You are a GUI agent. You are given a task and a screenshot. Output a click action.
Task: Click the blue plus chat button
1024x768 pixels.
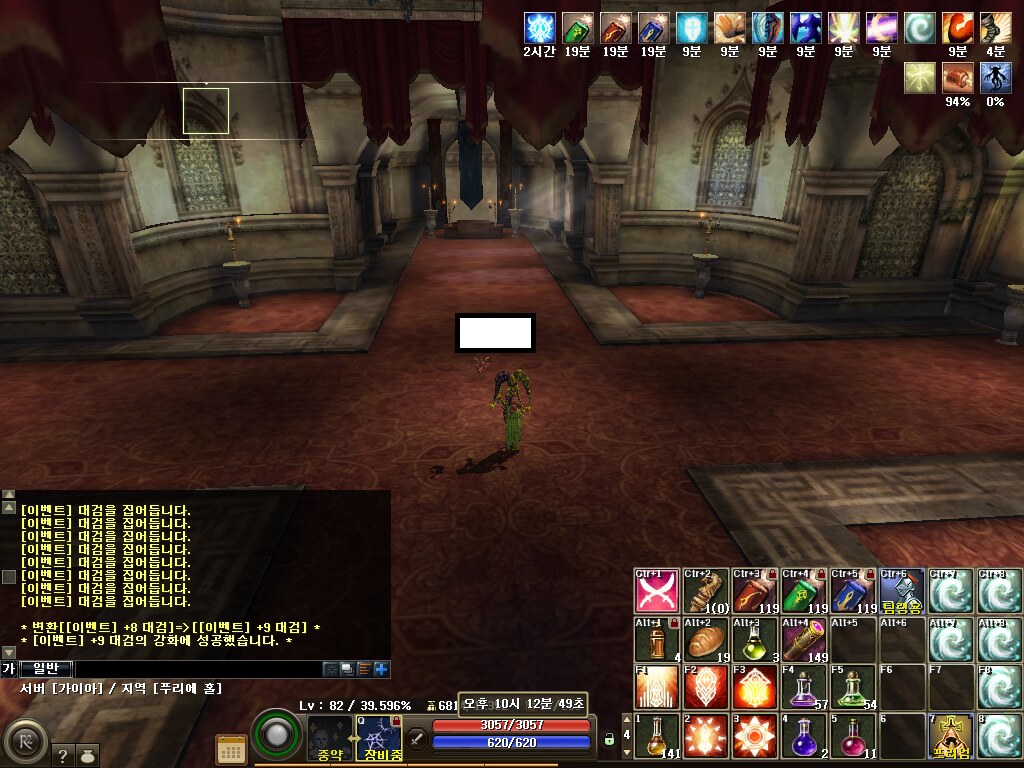tap(381, 669)
